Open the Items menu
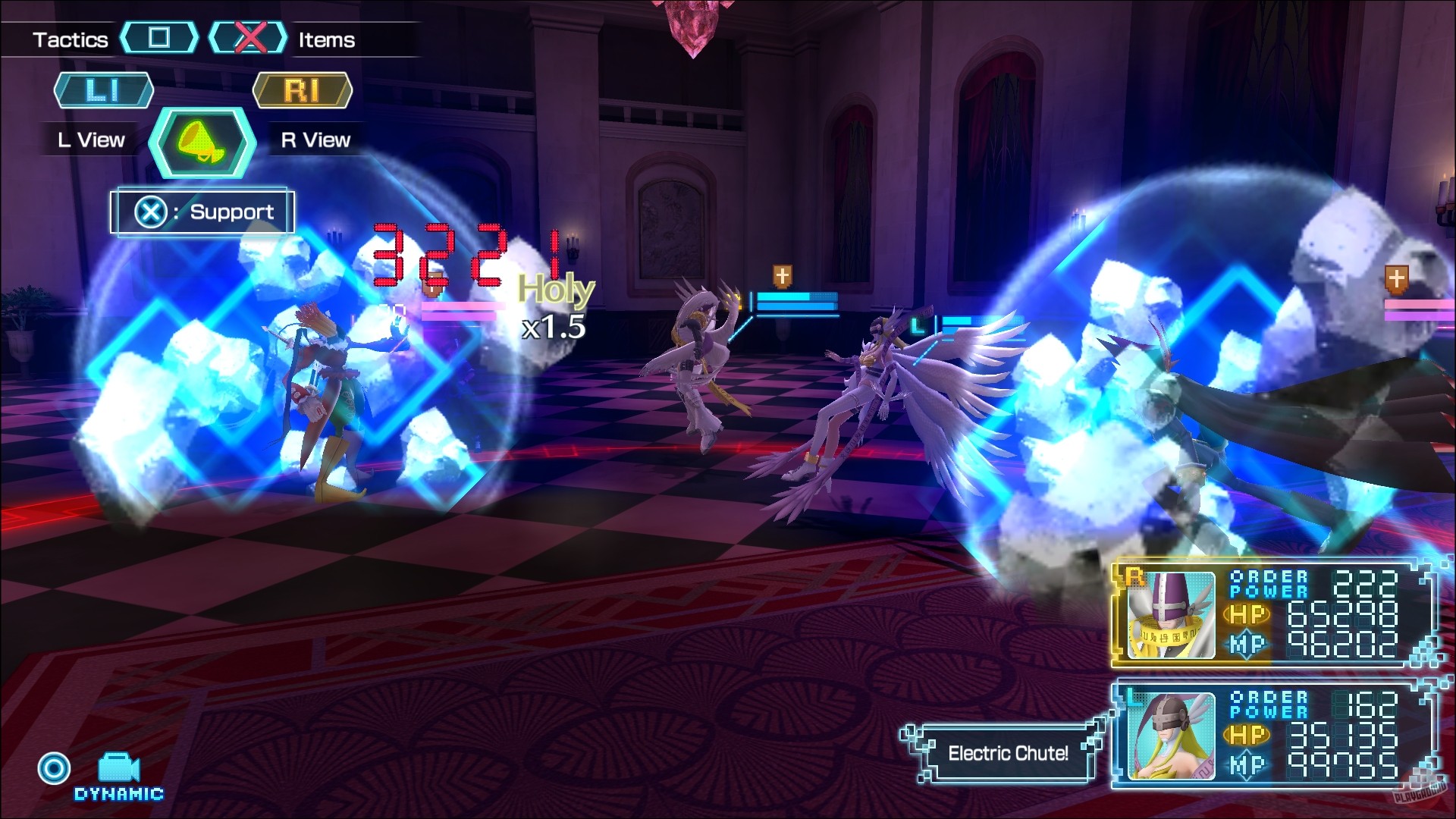Image resolution: width=1456 pixels, height=819 pixels. 325,39
